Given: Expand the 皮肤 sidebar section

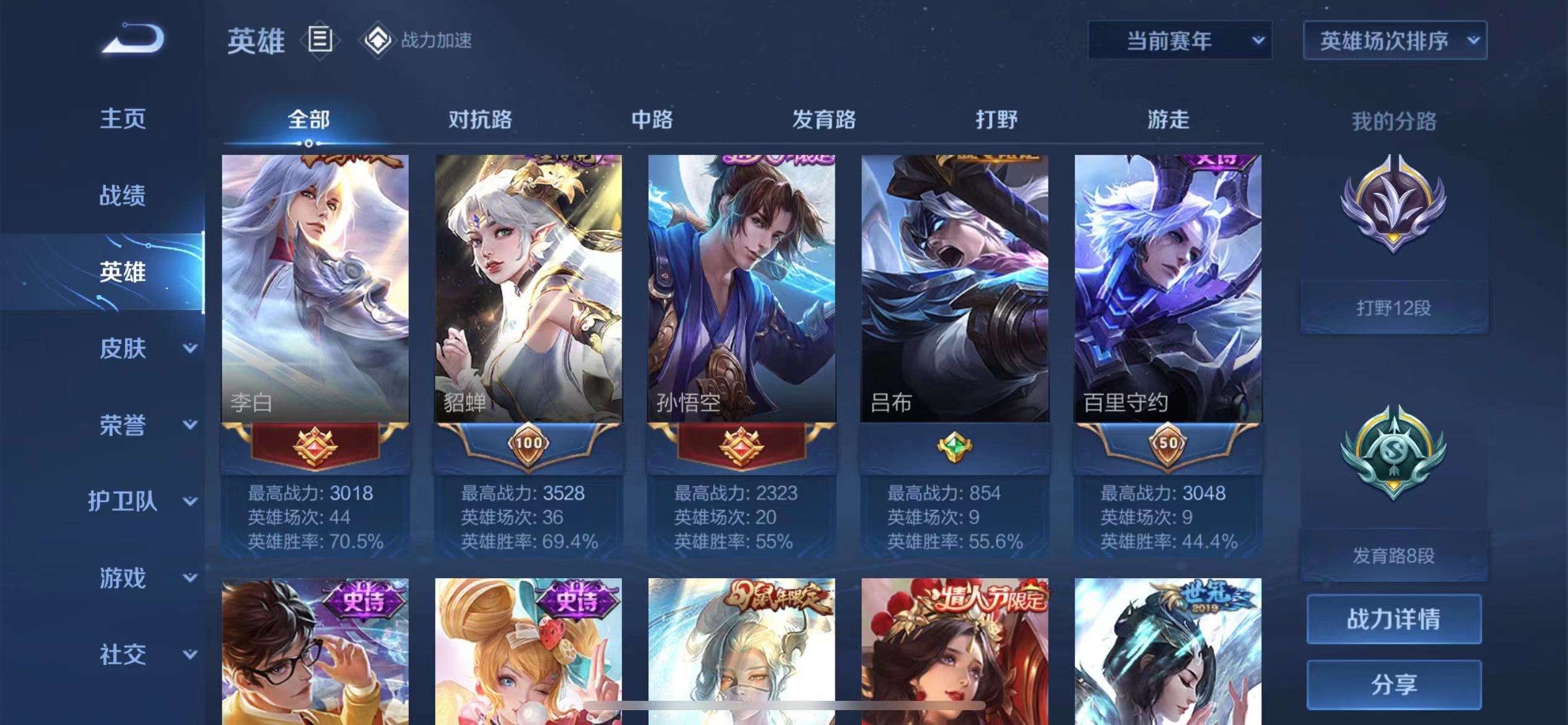Looking at the screenshot, I should (x=124, y=349).
